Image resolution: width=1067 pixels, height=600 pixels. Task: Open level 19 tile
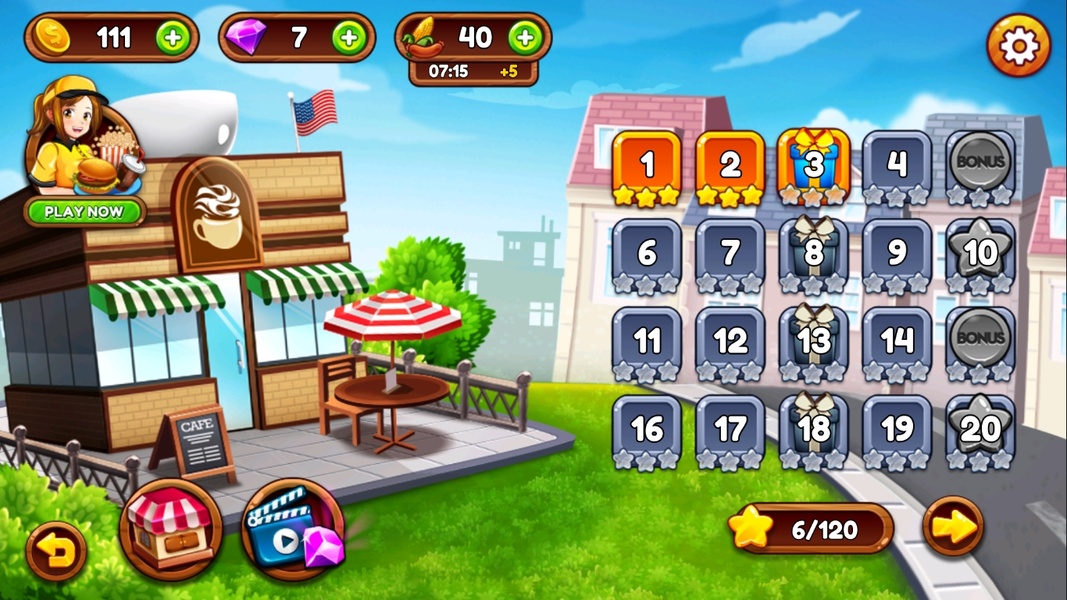click(x=897, y=429)
